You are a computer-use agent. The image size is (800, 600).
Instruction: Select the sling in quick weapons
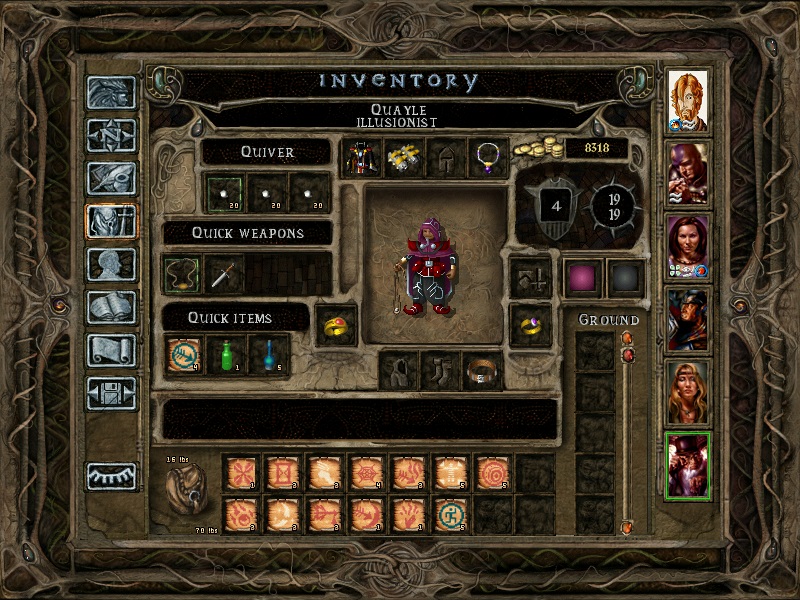(183, 274)
